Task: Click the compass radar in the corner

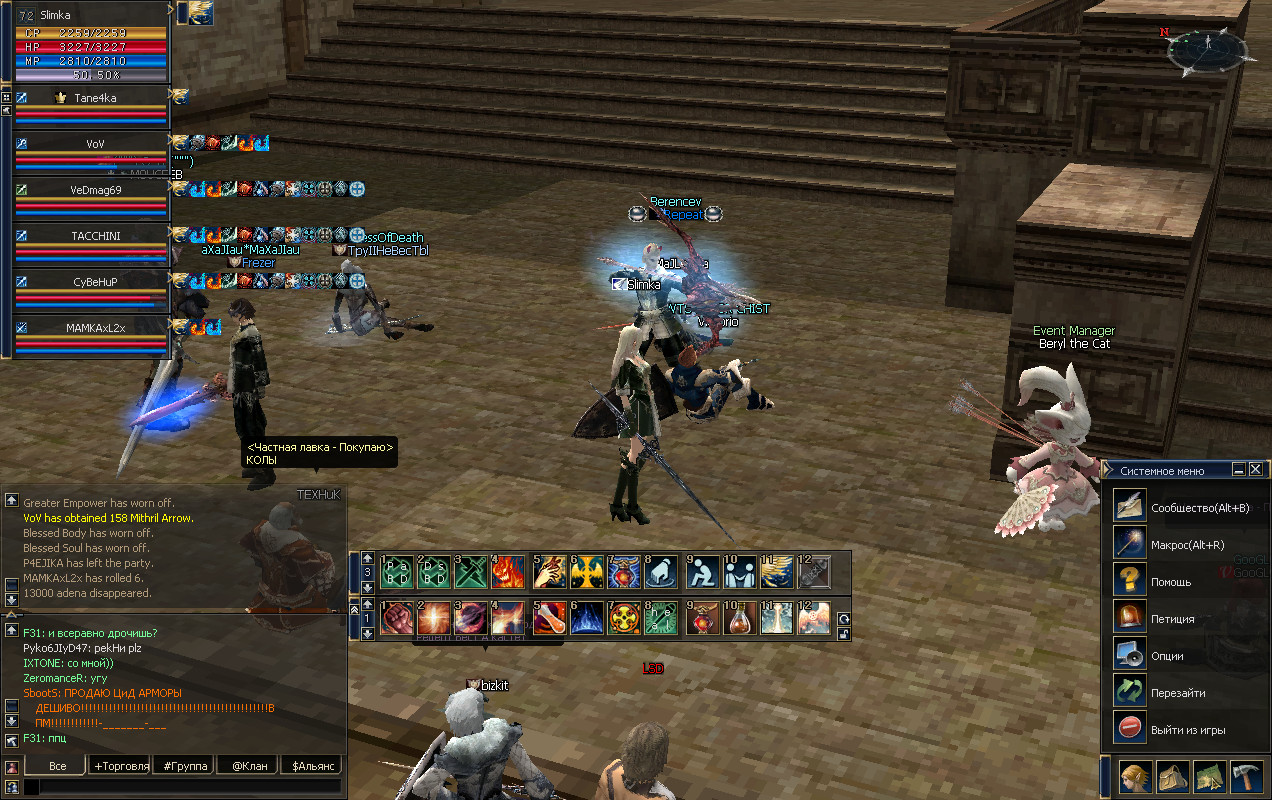Action: point(1209,50)
